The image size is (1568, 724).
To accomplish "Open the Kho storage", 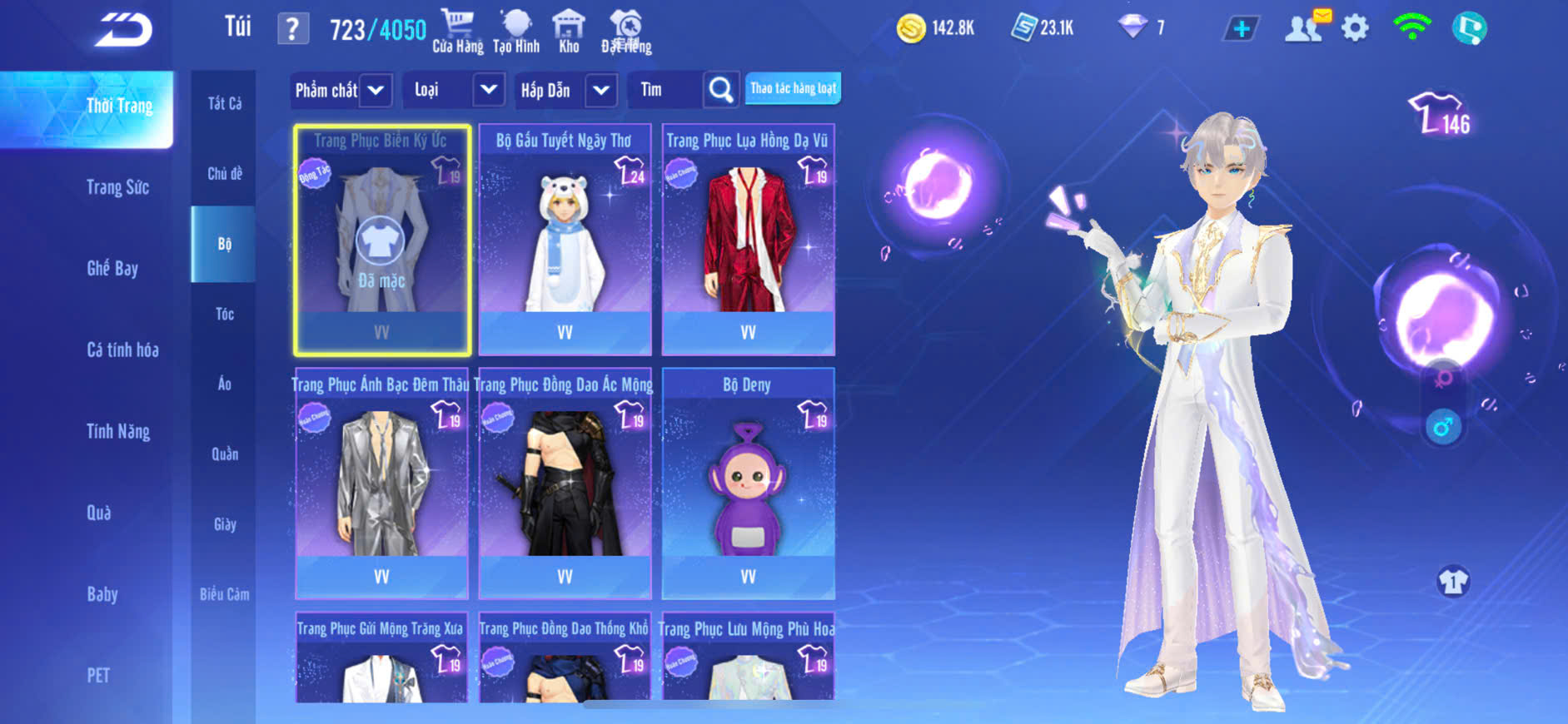I will tap(569, 31).
